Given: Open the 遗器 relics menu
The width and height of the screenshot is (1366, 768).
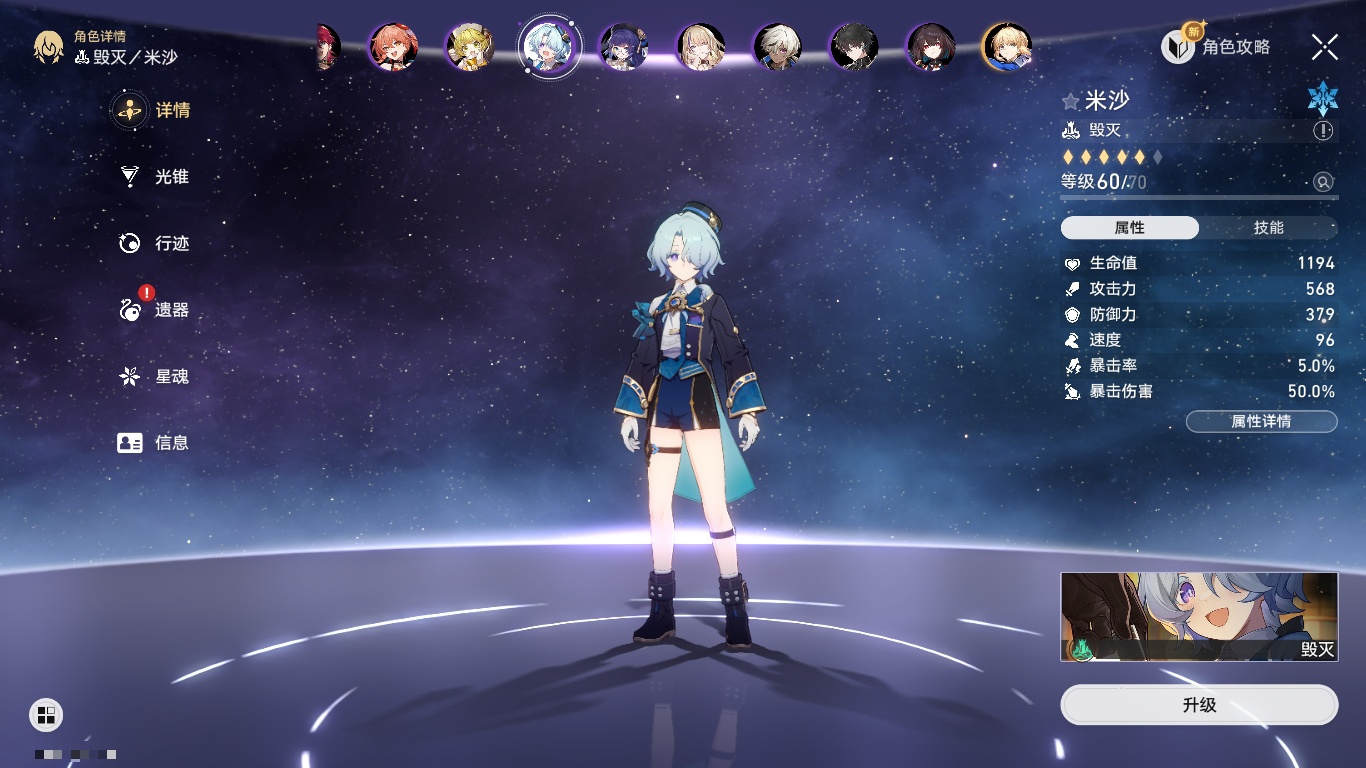Looking at the screenshot, I should (x=155, y=310).
